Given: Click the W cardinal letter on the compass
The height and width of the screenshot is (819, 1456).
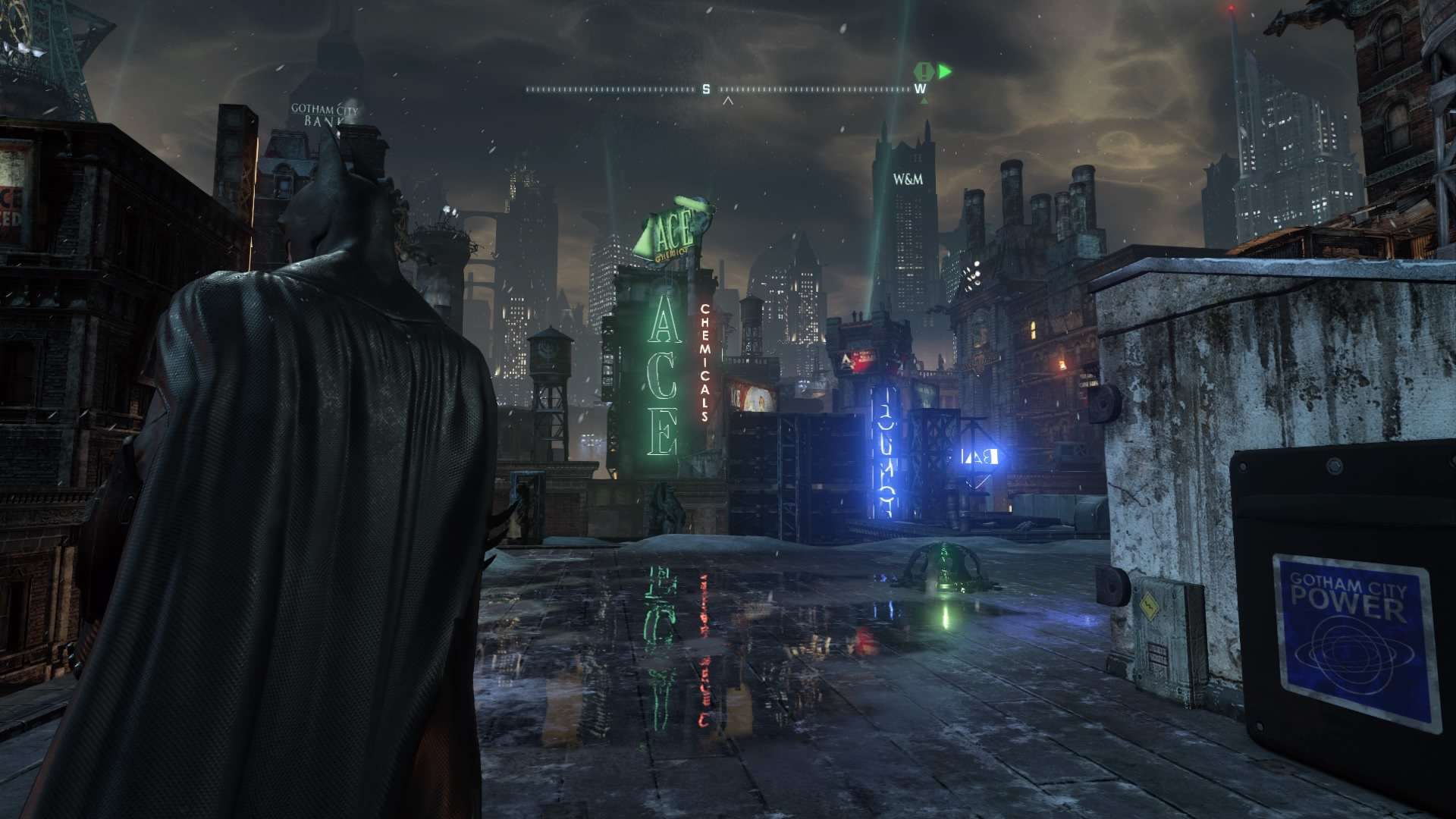Looking at the screenshot, I should 920,89.
